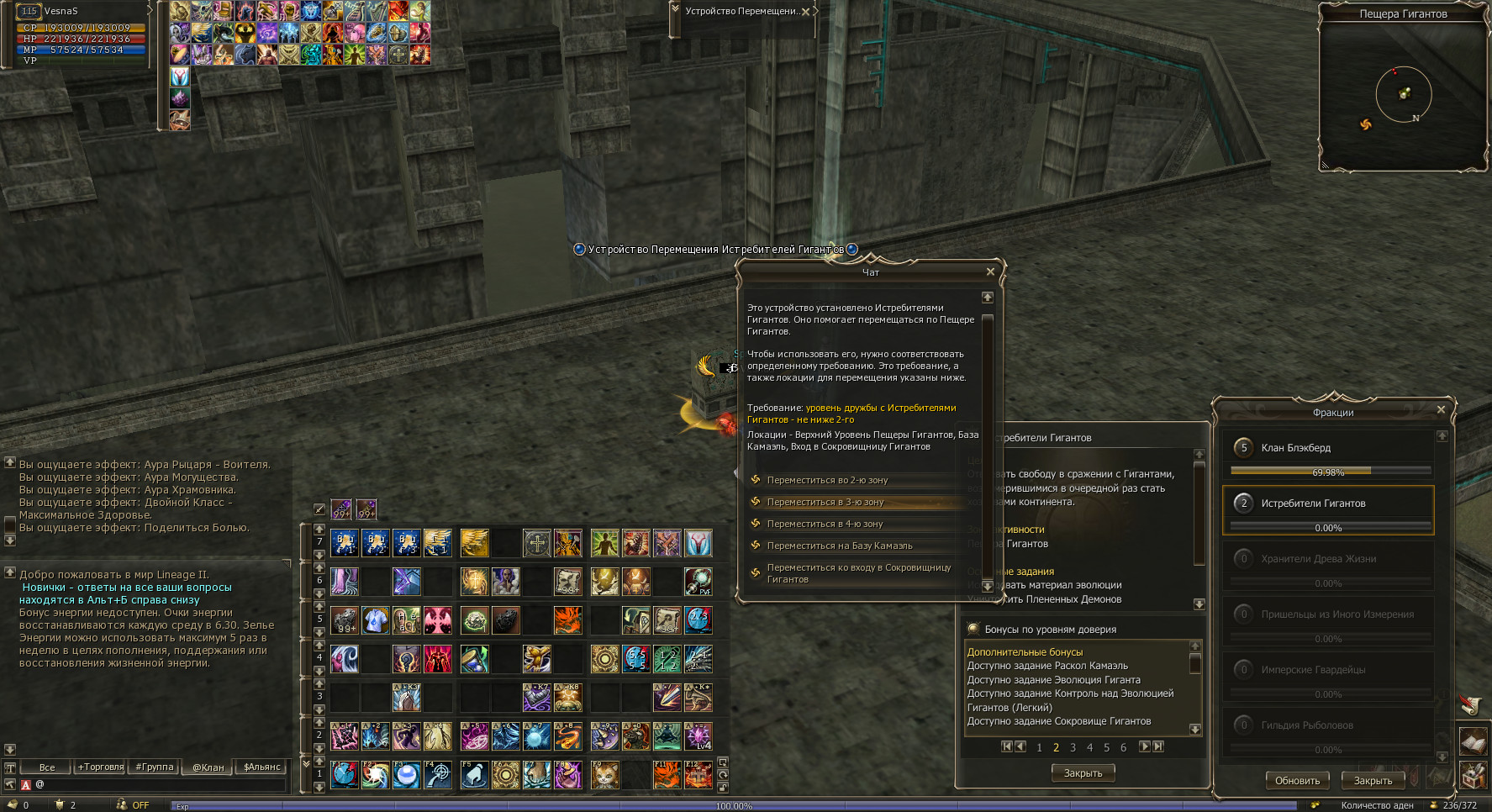Select the Истребители Гигантов faction row
1492x812 pixels.
pyautogui.click(x=1328, y=504)
